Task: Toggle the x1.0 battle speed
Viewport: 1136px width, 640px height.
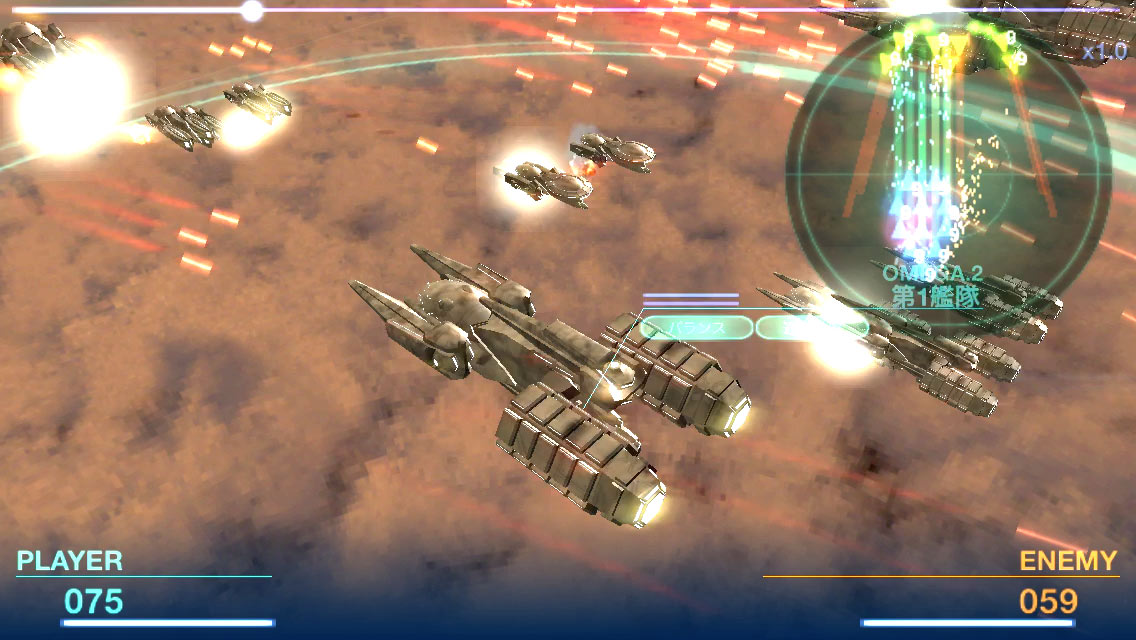Action: click(1103, 52)
